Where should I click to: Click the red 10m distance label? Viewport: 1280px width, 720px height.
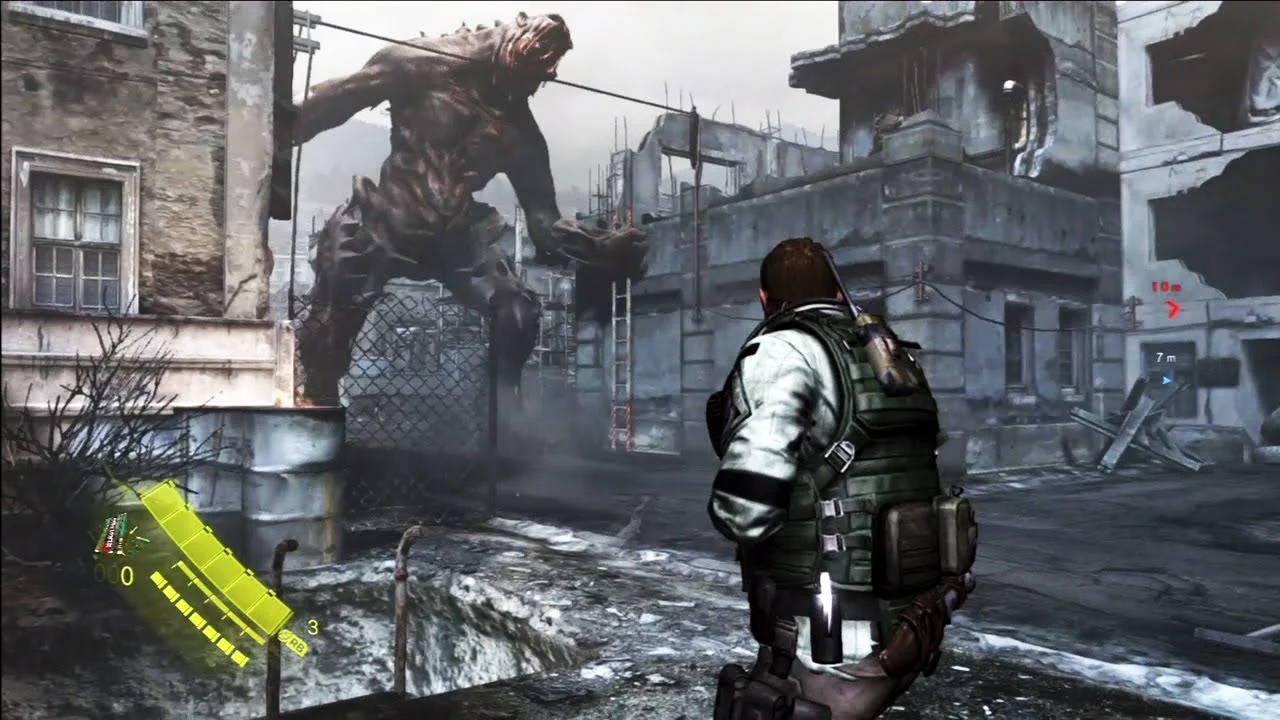1165,287
